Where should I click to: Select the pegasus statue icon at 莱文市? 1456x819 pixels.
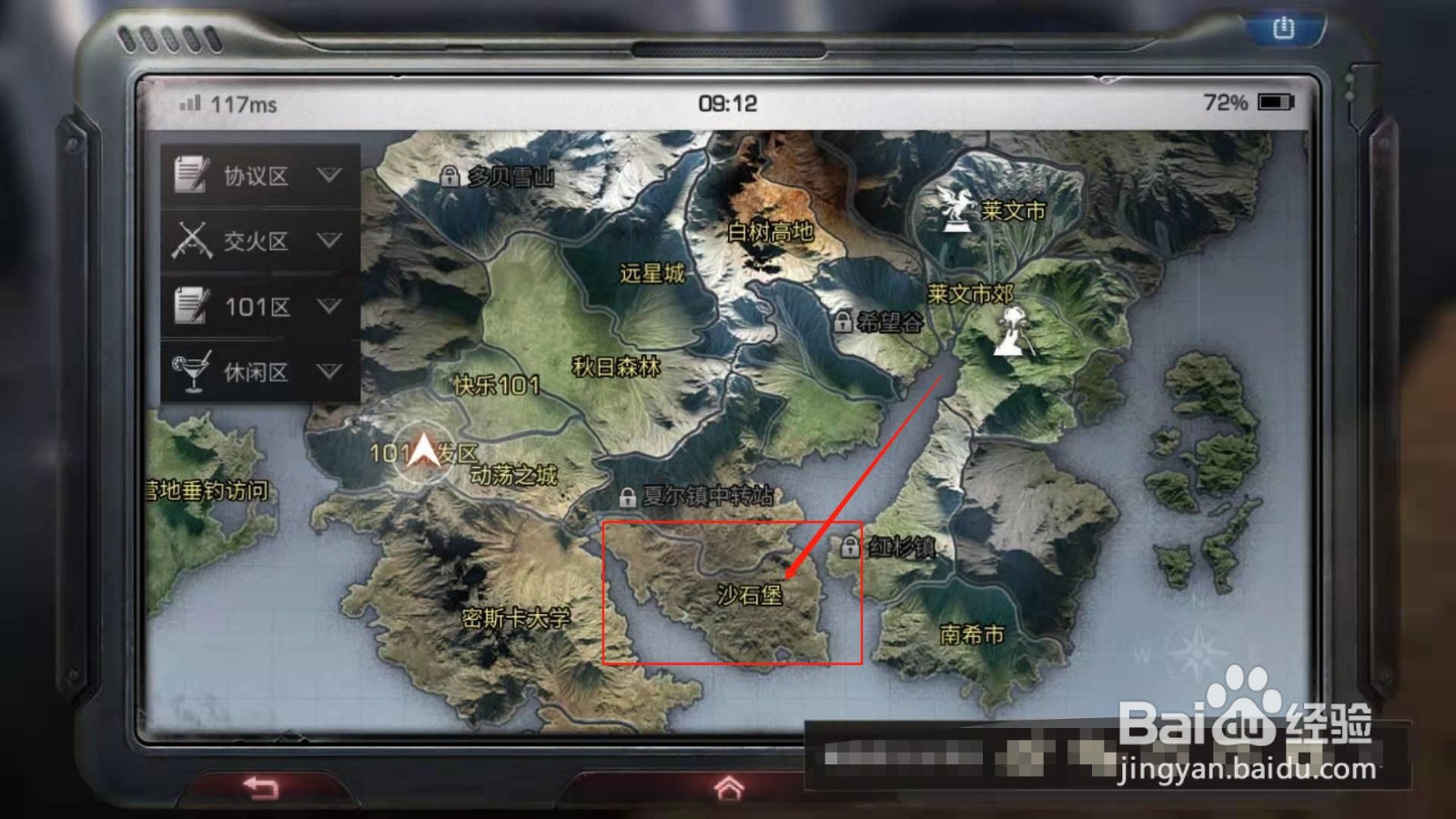955,208
